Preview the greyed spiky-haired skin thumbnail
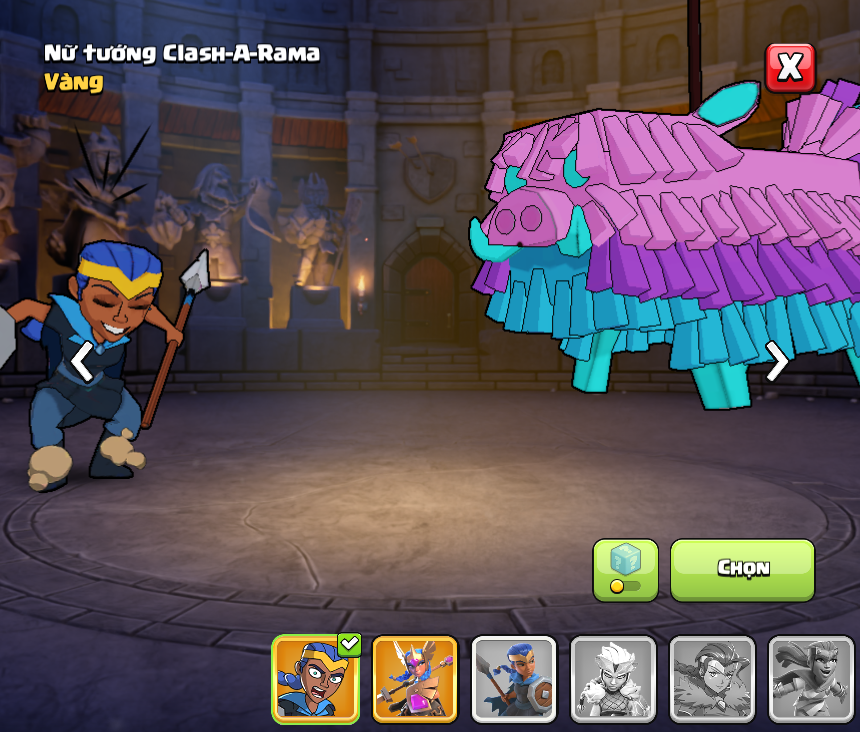 tap(613, 679)
